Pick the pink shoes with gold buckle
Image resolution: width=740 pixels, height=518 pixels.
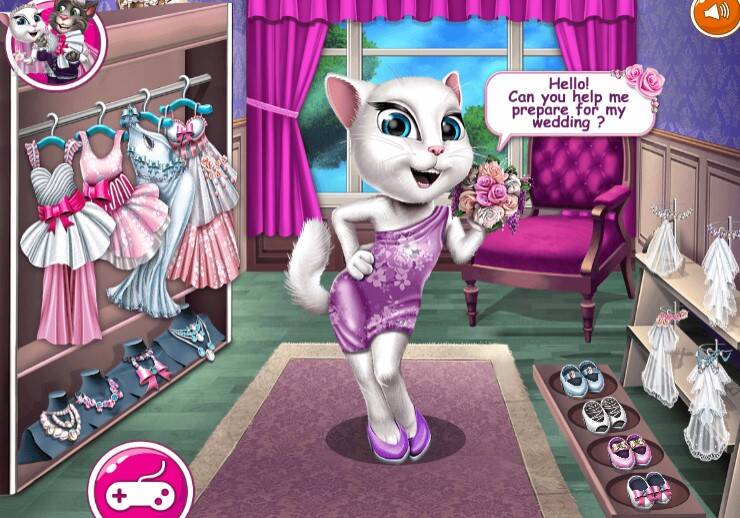pyautogui.click(x=627, y=449)
